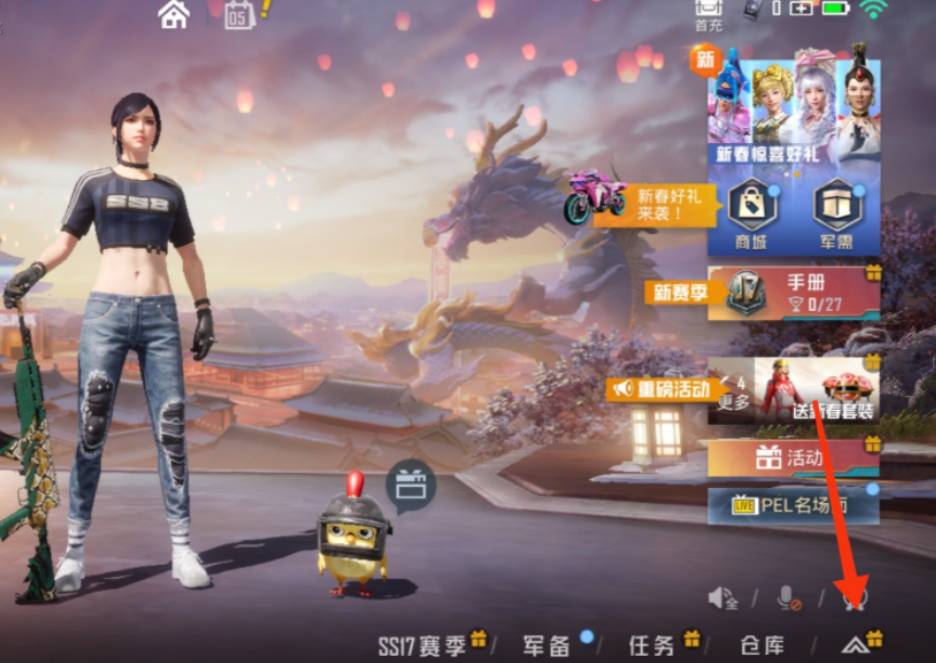Open the PEL名场面 live highlights

click(x=793, y=506)
